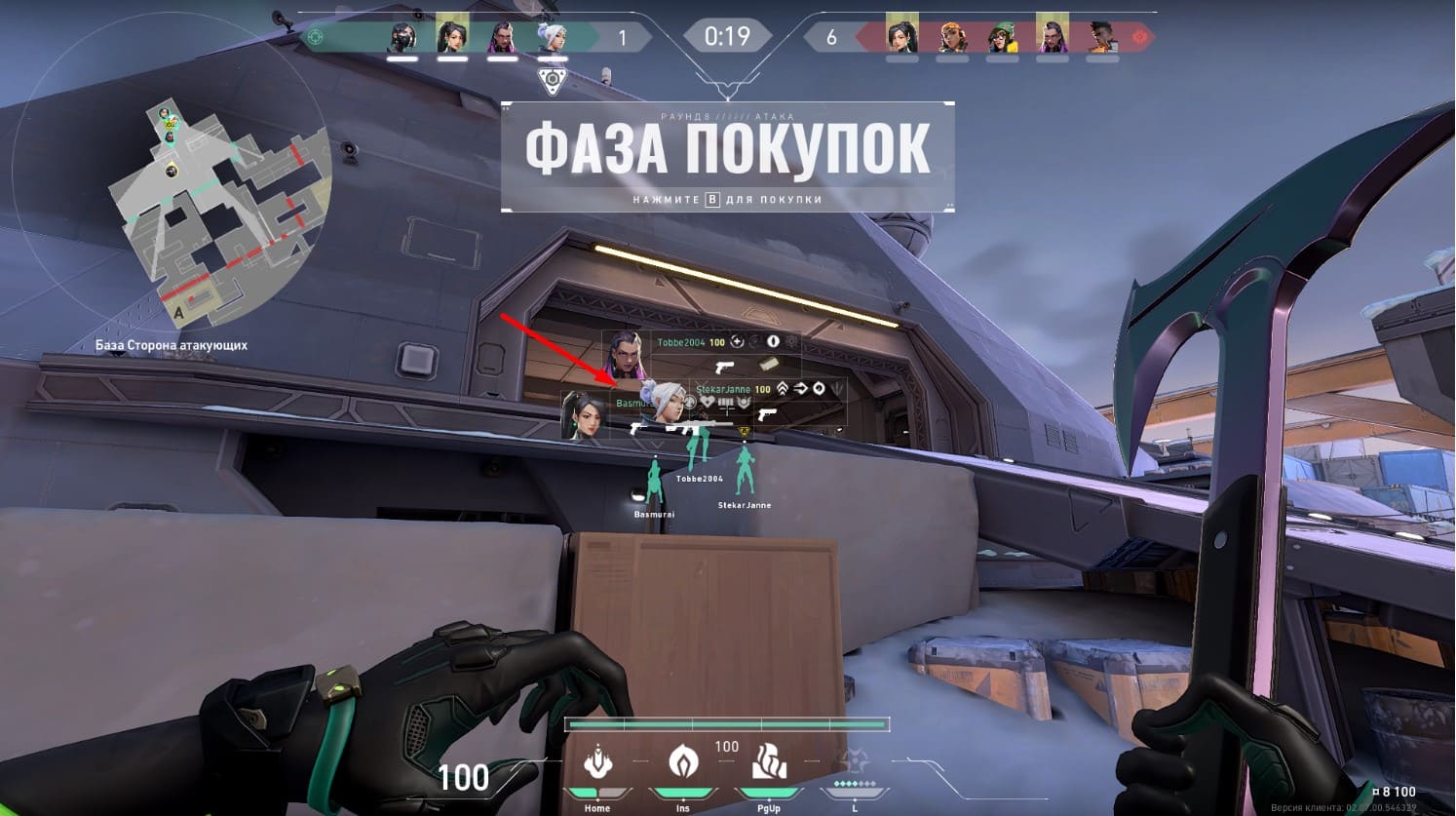Choose enemy Killjoy portrait in top bar
The width and height of the screenshot is (1456, 816).
tap(1002, 37)
